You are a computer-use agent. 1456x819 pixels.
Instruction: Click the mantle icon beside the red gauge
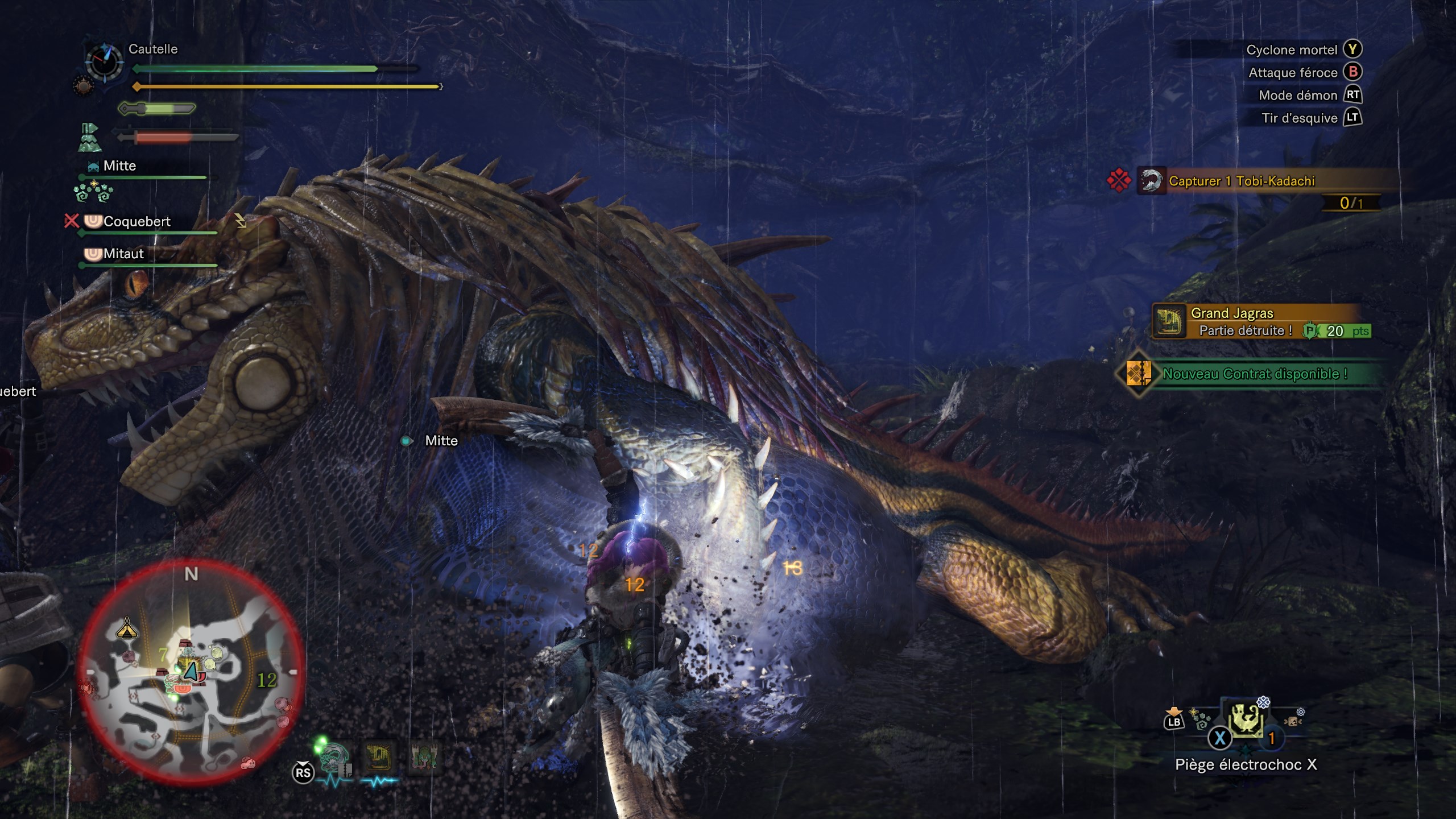89,138
